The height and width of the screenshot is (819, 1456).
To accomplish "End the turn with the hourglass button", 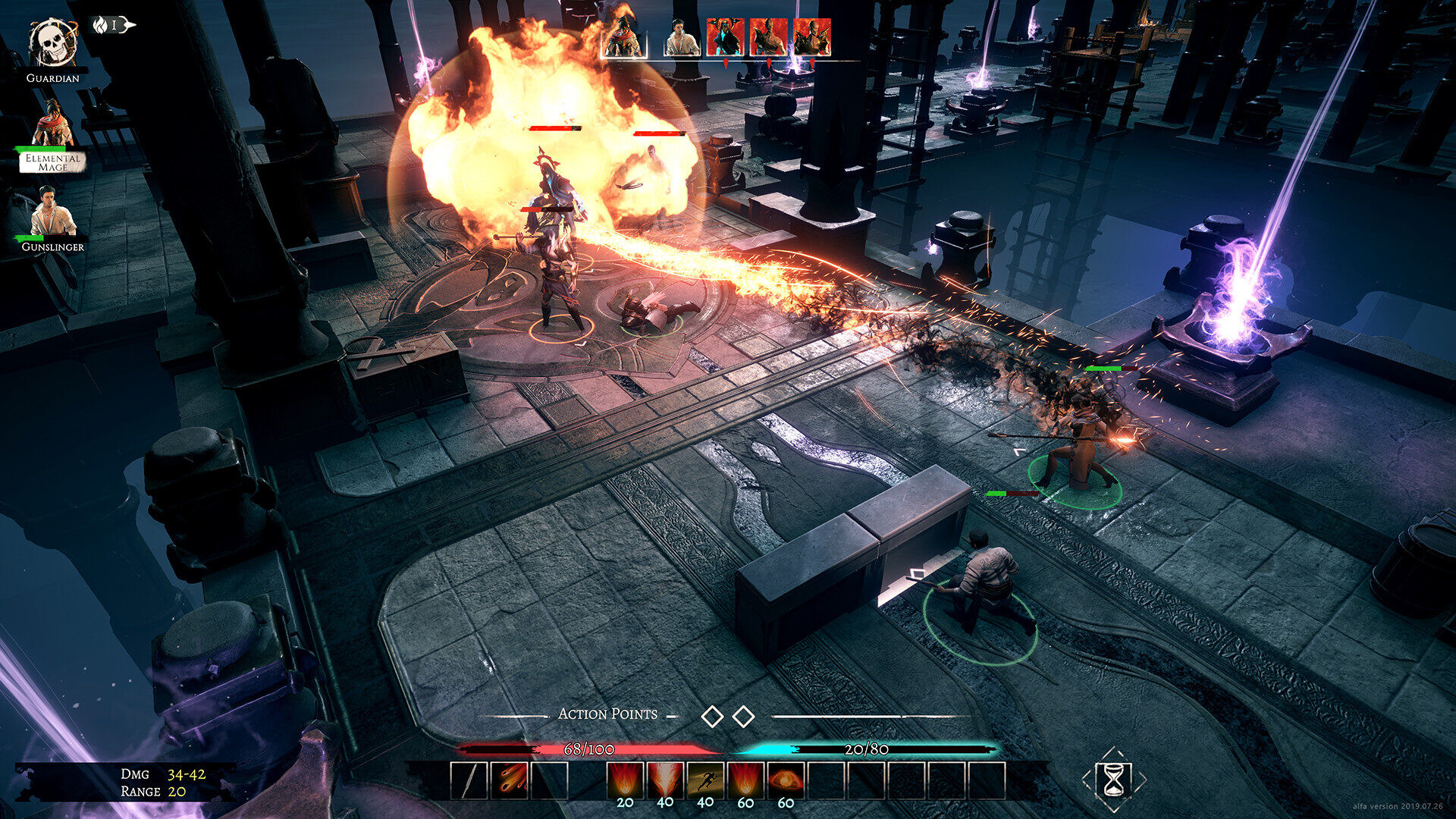I will coord(1113,780).
